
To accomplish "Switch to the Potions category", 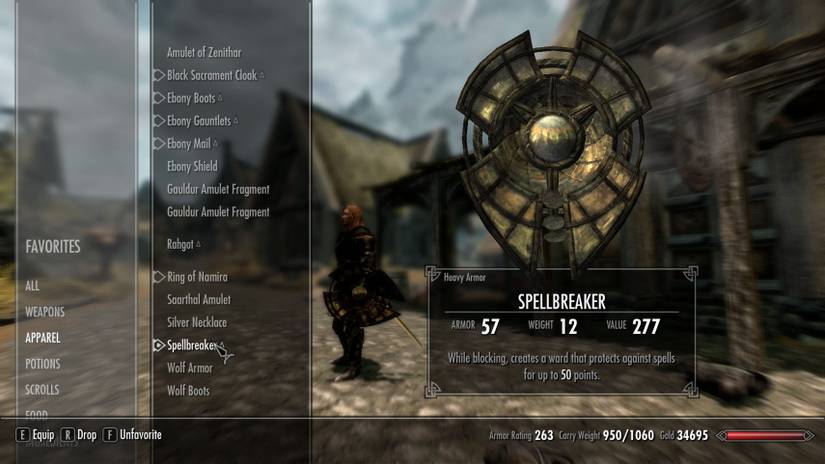I will tap(43, 364).
